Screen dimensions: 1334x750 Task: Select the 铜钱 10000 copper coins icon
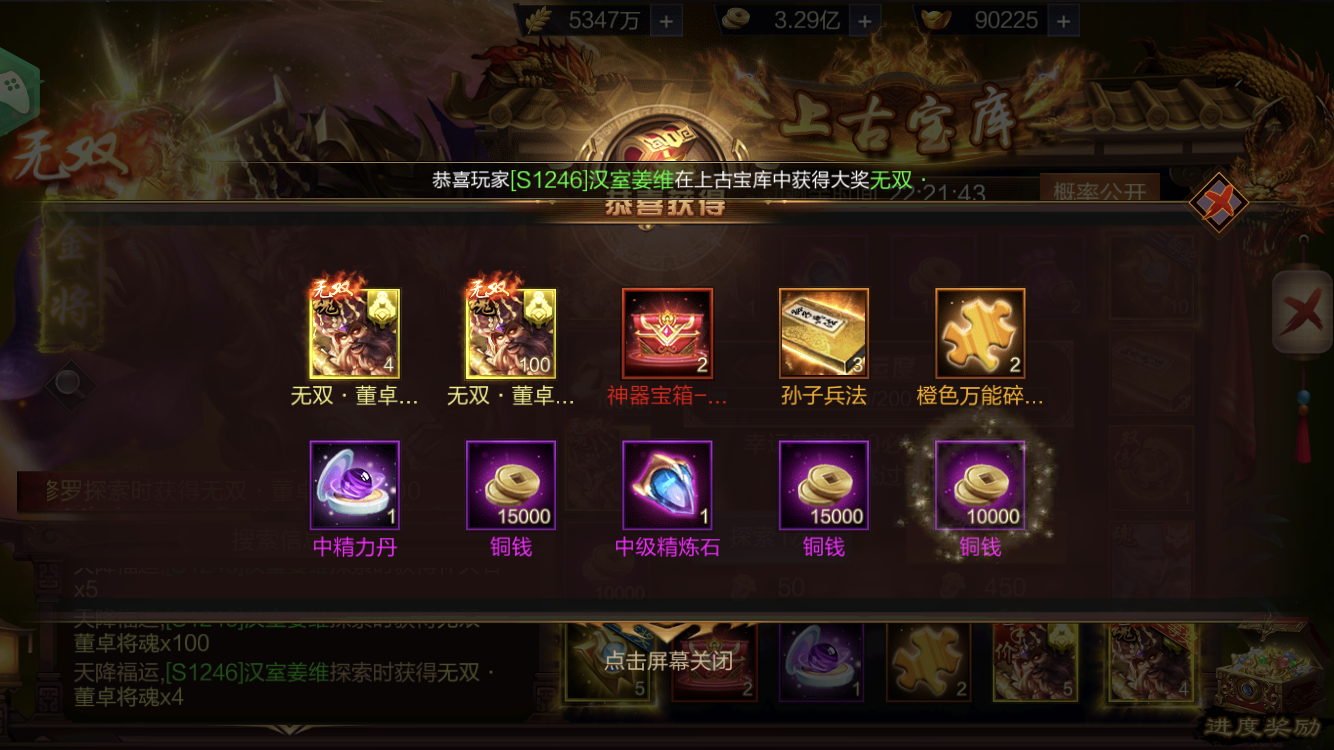[x=979, y=487]
